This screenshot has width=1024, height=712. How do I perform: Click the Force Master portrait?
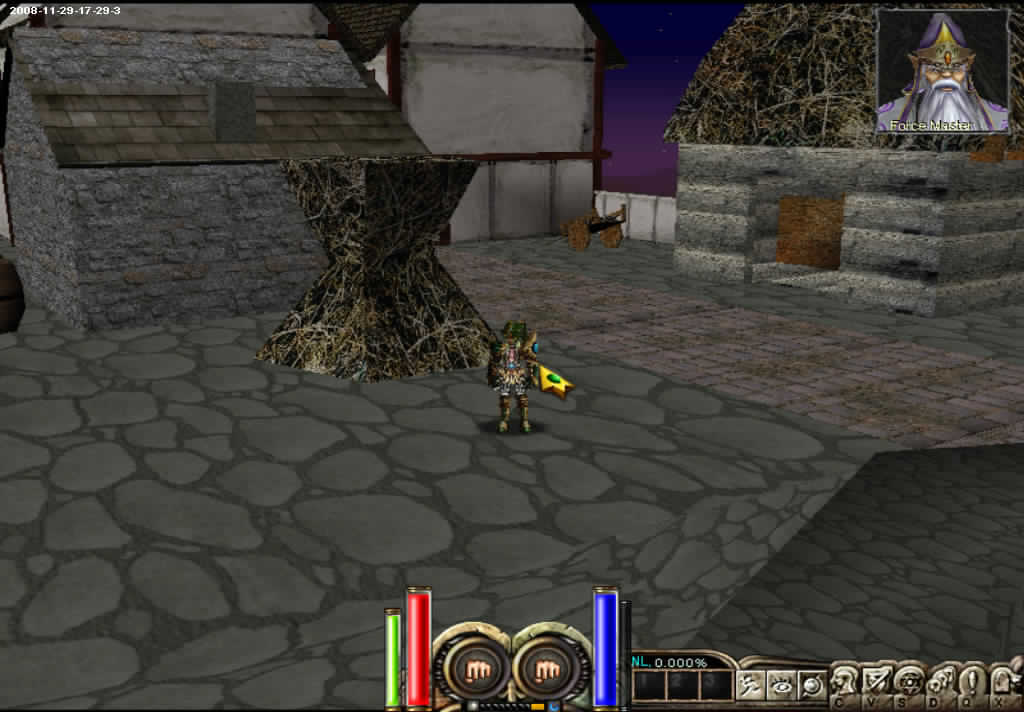(x=942, y=72)
